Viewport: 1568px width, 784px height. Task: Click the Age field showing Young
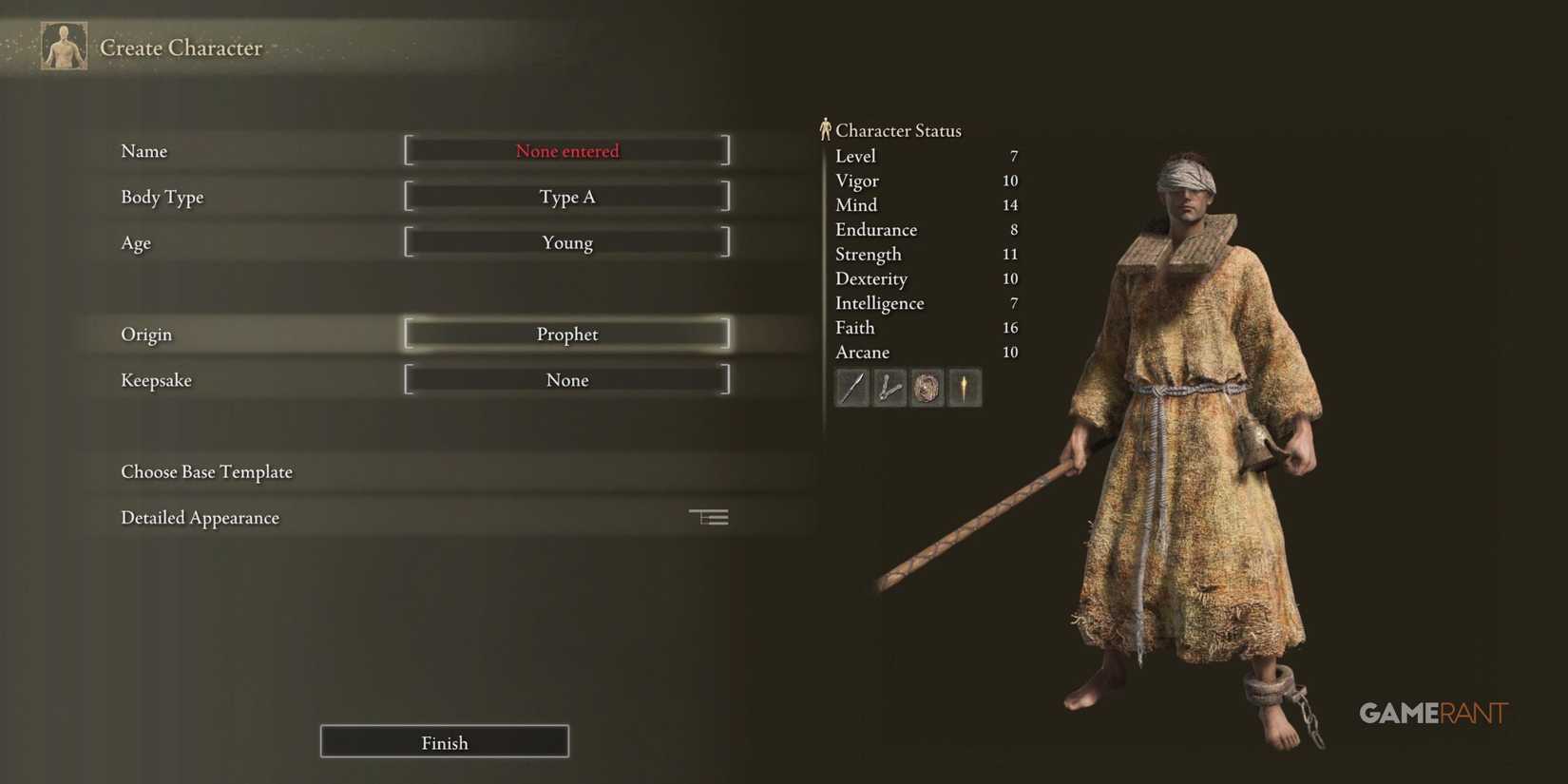coord(566,242)
